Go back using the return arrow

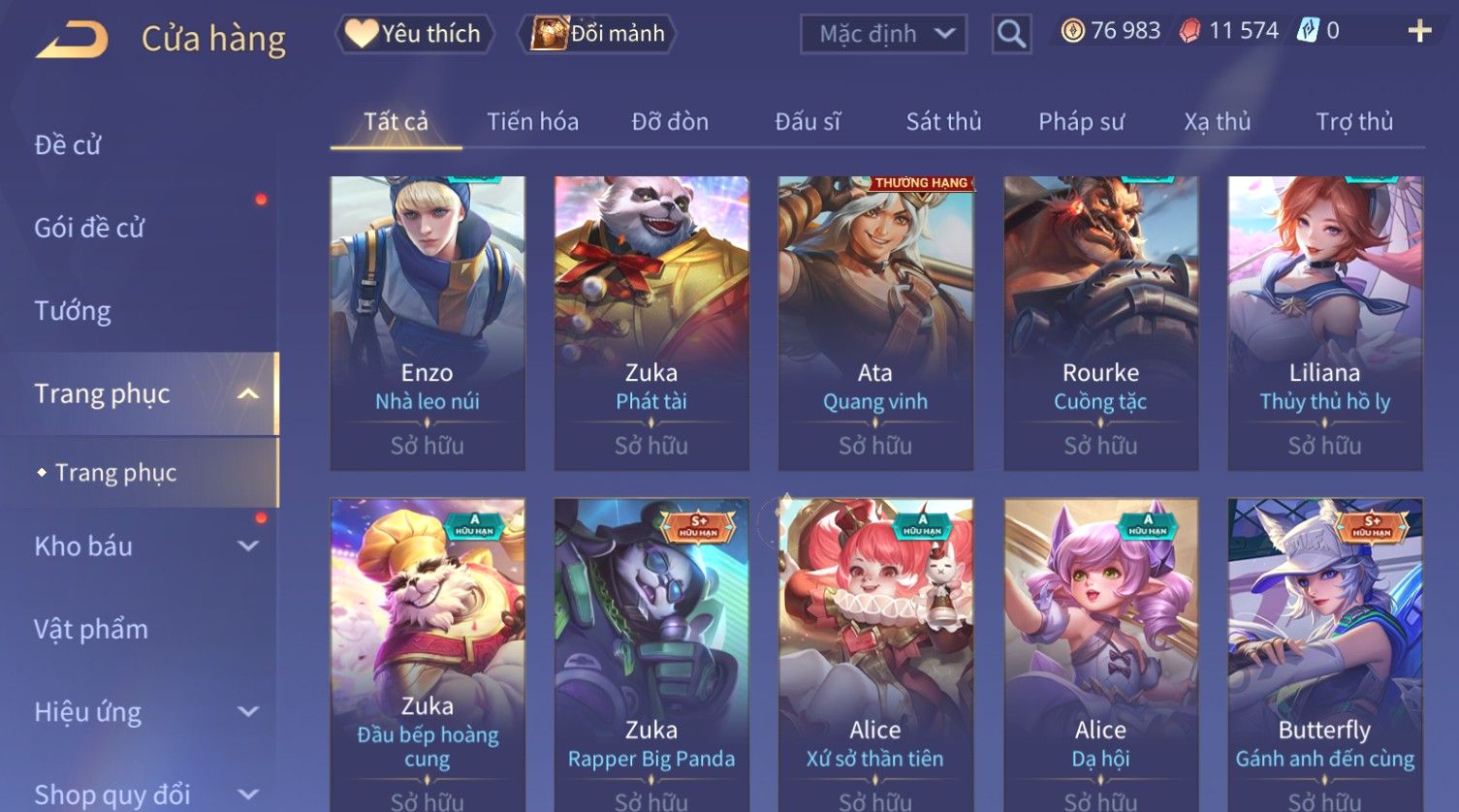click(72, 39)
